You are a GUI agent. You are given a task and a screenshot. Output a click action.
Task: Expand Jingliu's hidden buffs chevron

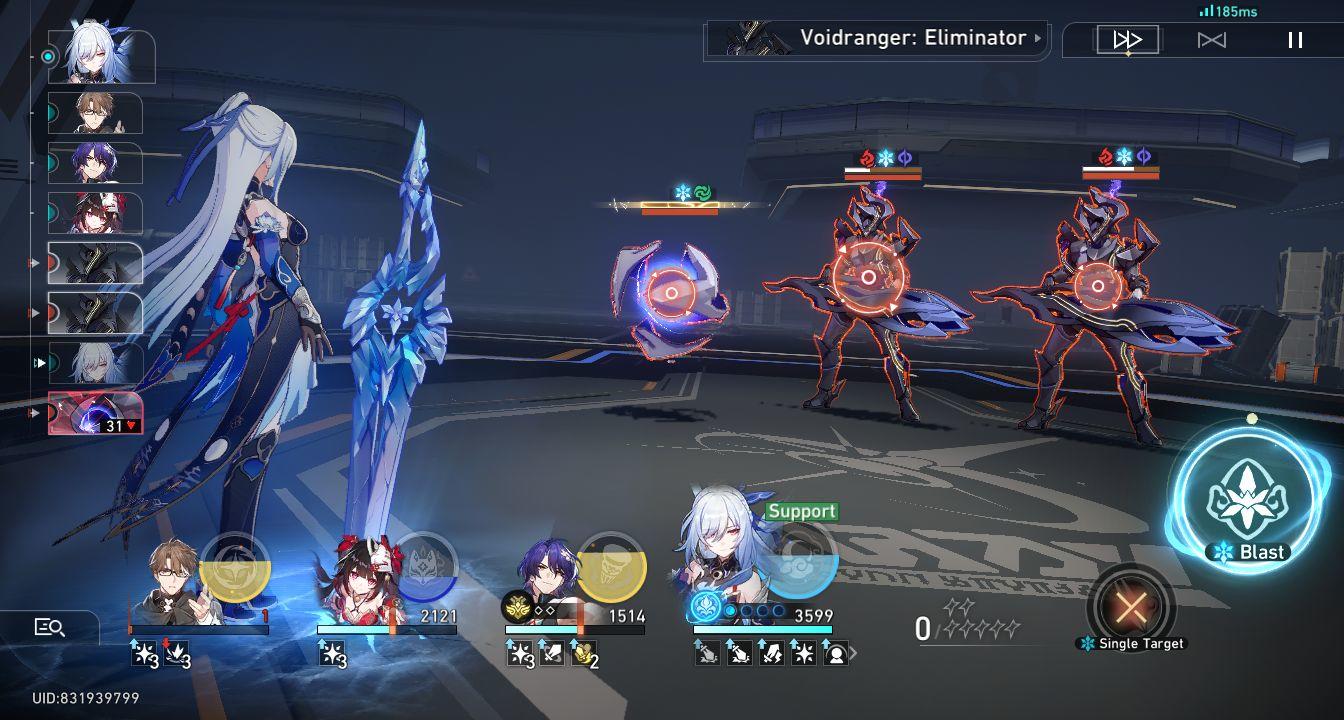coord(853,653)
